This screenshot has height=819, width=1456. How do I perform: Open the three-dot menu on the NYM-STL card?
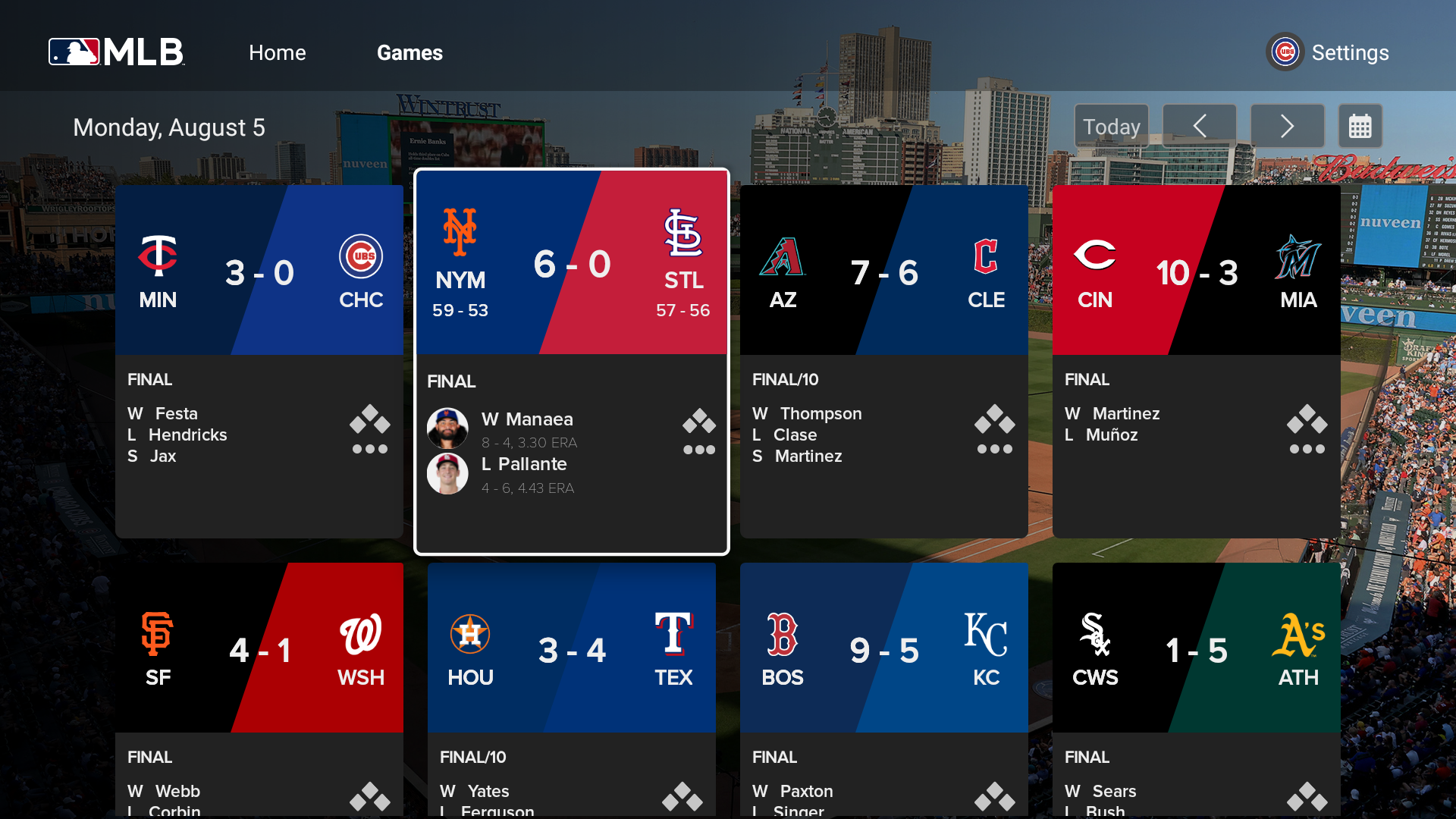pyautogui.click(x=699, y=450)
